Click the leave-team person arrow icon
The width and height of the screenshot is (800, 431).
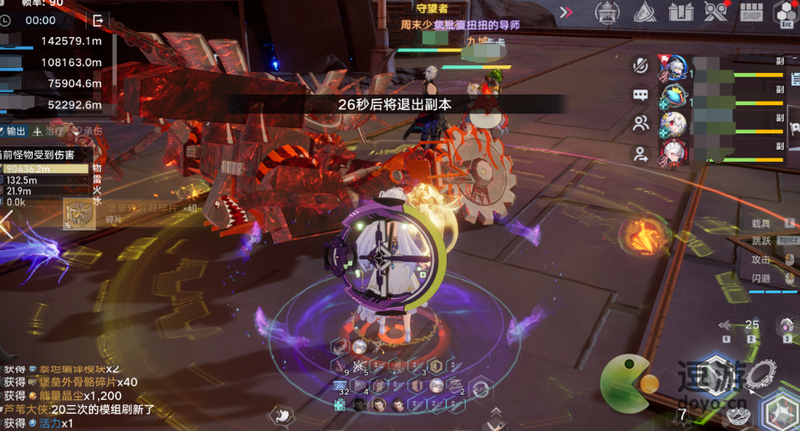pos(640,153)
